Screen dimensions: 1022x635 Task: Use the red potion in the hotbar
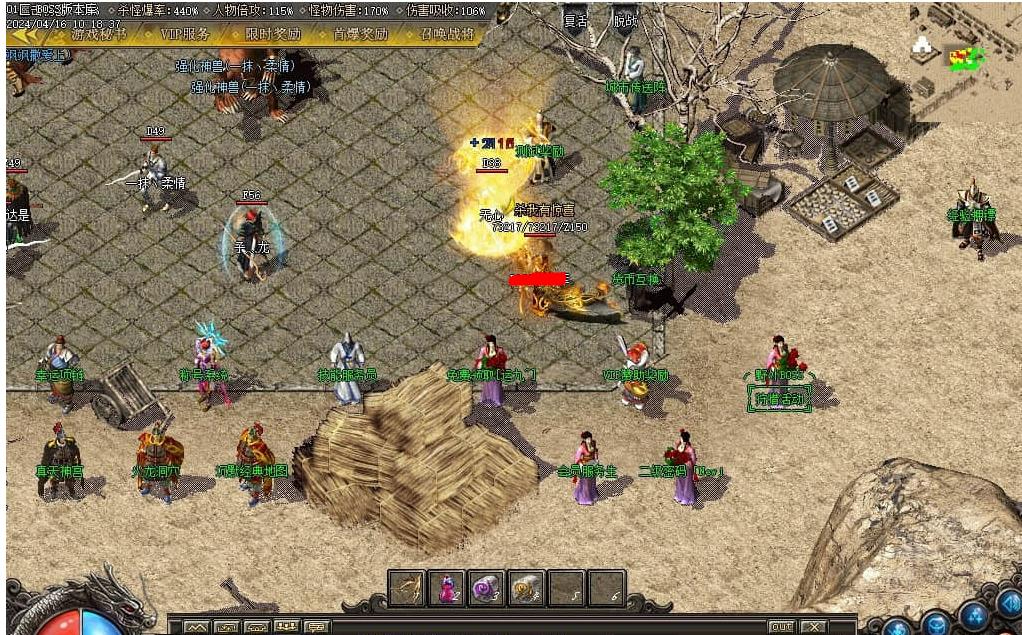click(x=446, y=588)
